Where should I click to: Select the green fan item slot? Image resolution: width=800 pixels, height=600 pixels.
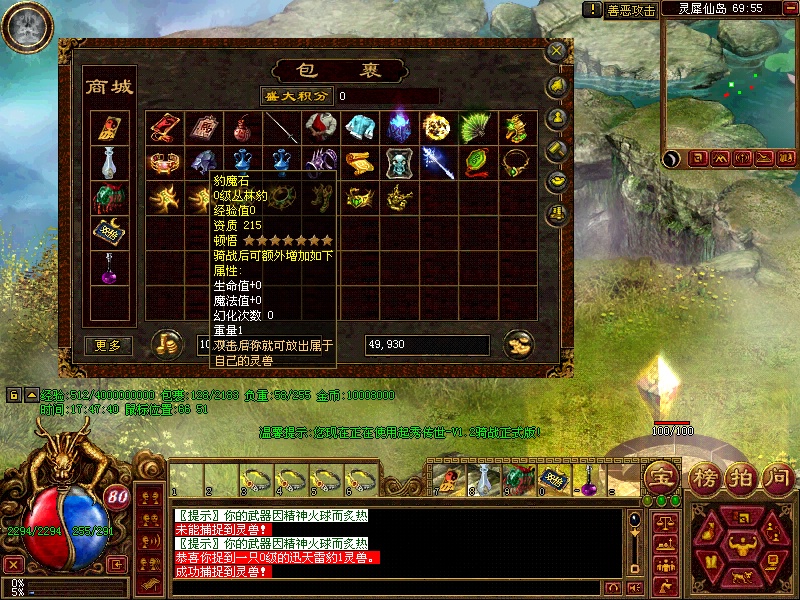click(474, 127)
